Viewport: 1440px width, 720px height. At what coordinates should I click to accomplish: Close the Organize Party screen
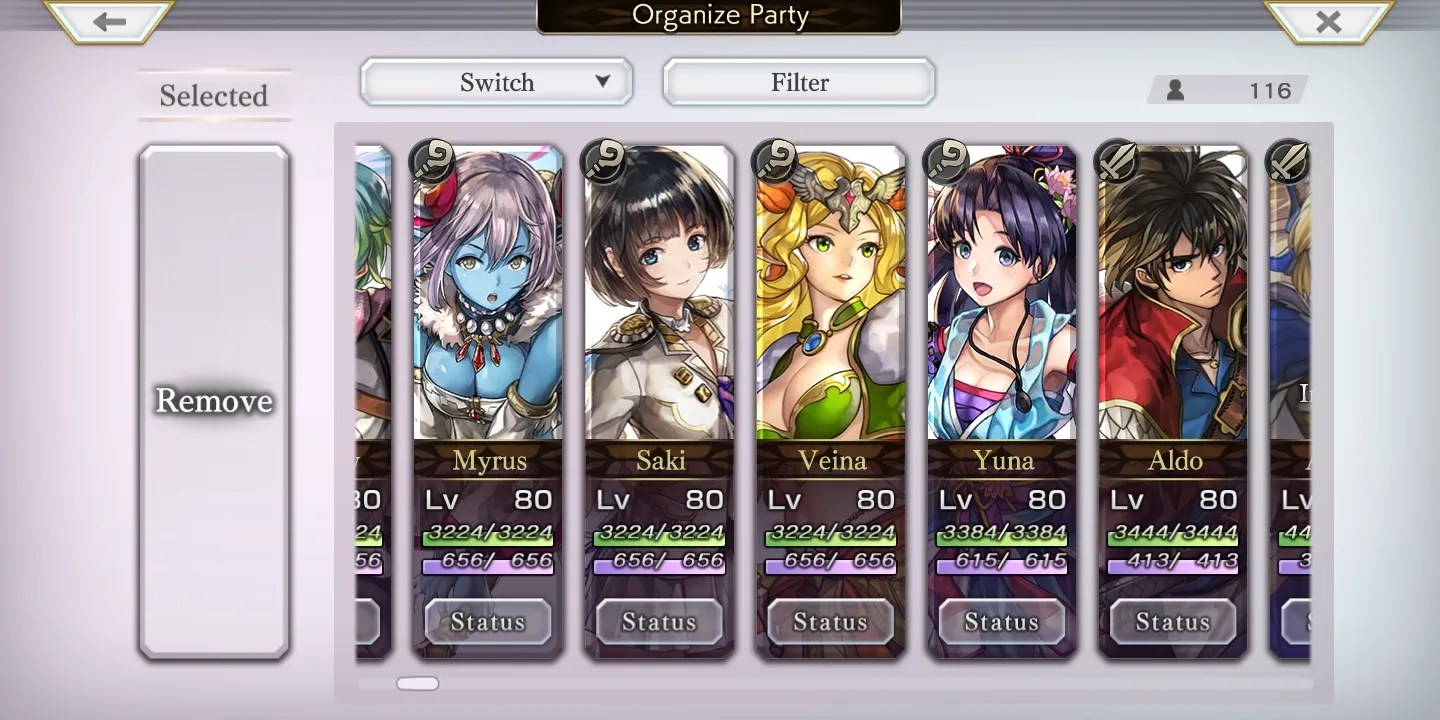[1328, 22]
